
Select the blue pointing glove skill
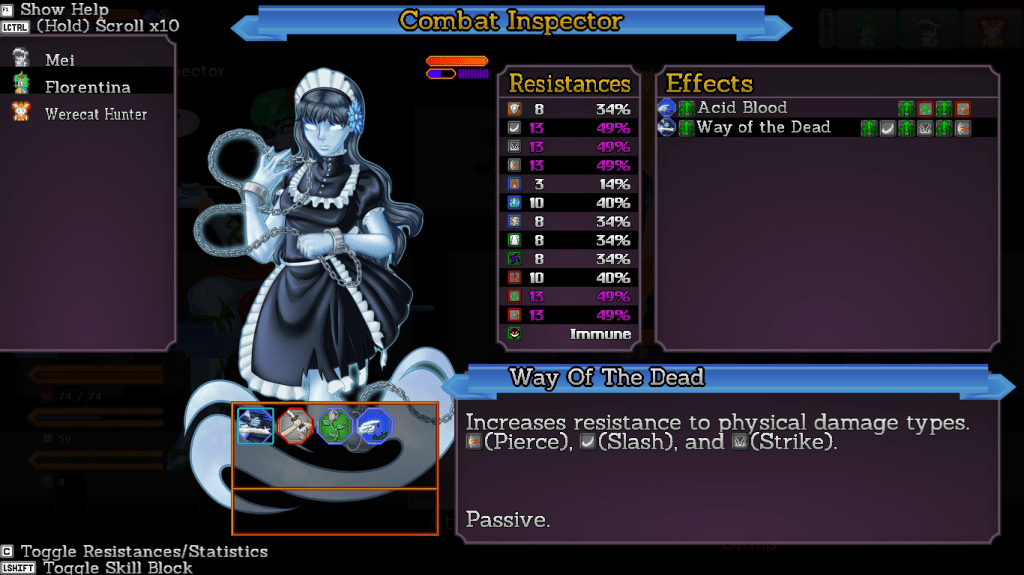point(375,425)
